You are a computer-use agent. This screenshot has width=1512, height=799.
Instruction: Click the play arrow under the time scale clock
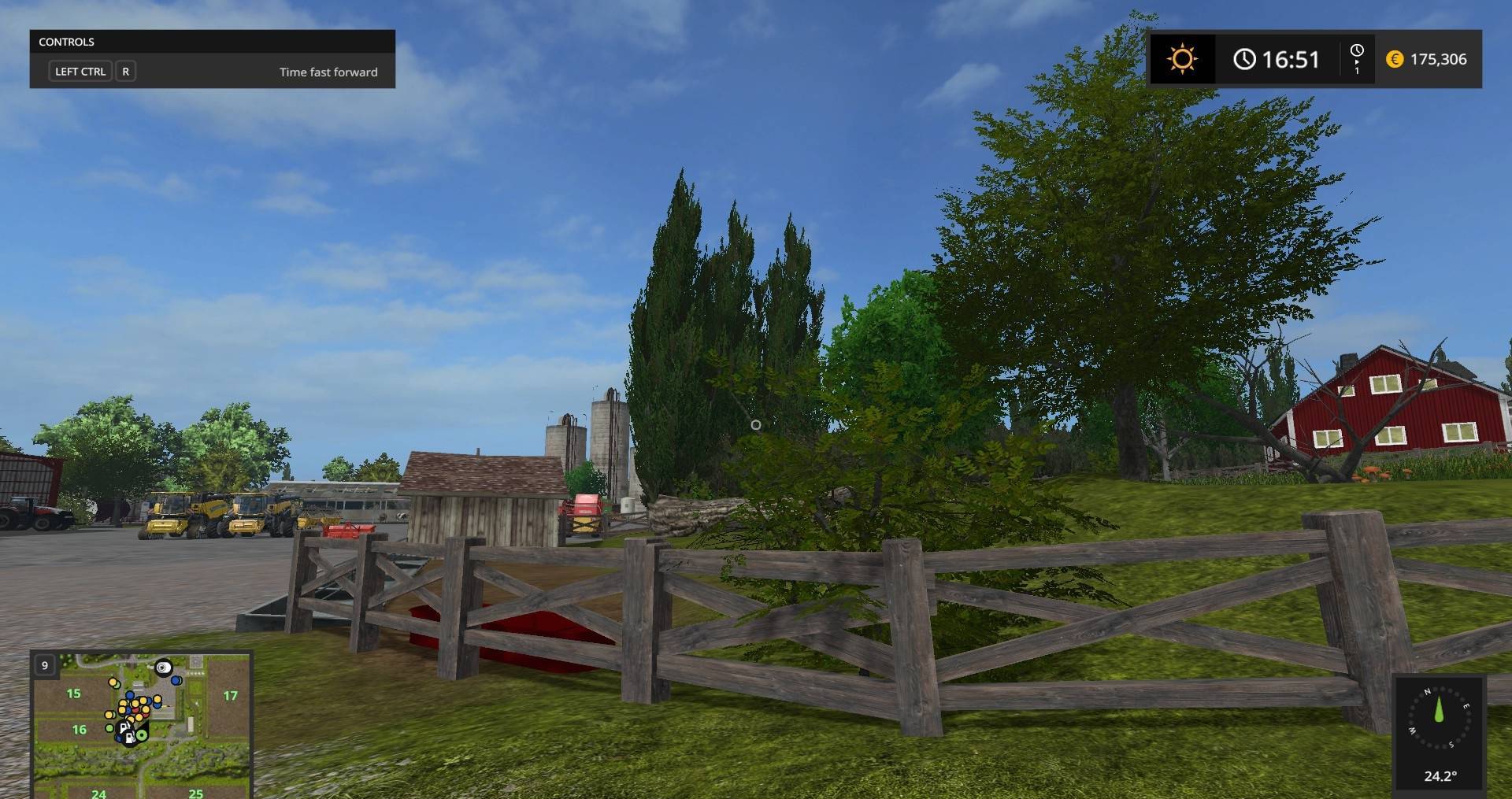click(x=1357, y=63)
